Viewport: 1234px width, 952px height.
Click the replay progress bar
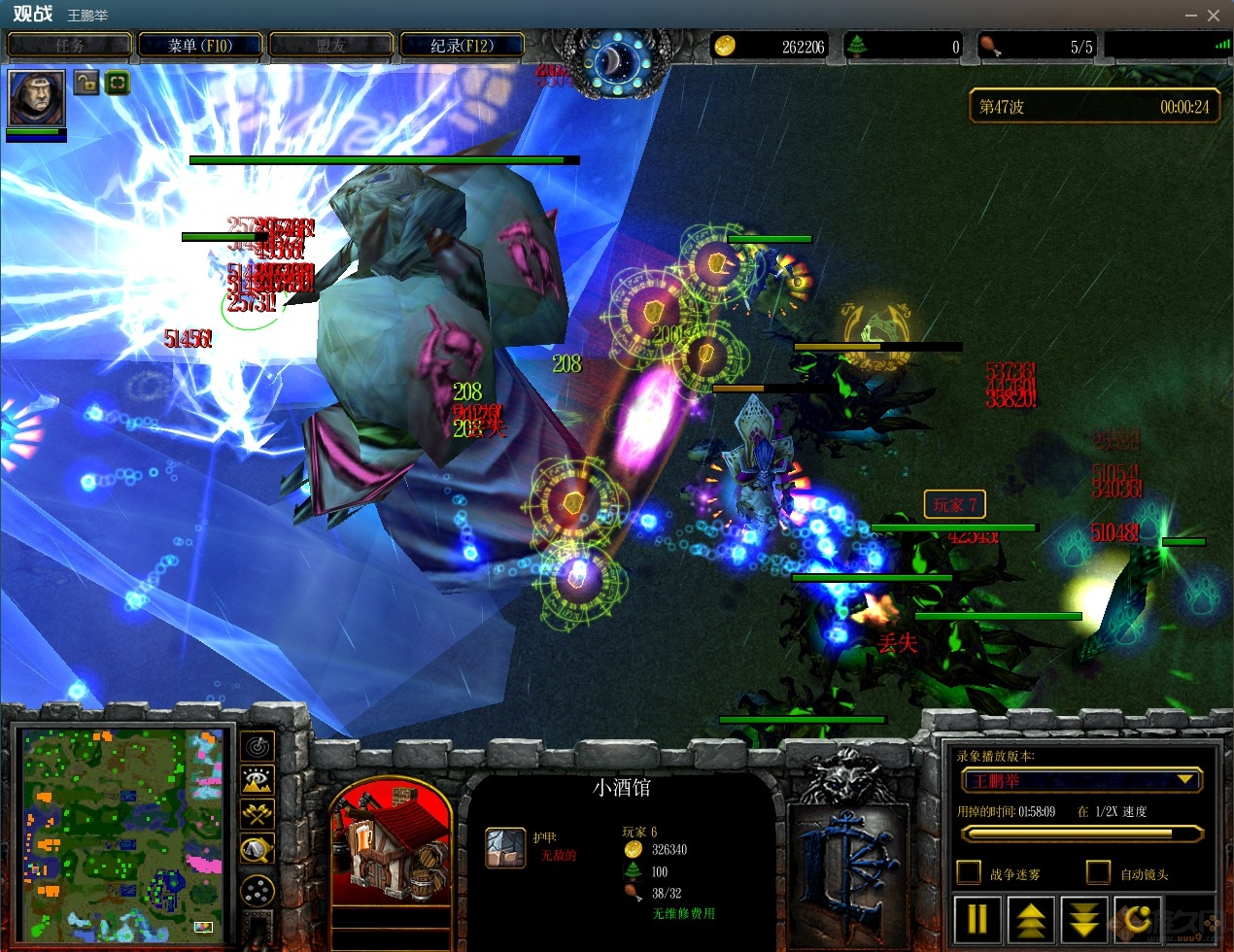1080,833
